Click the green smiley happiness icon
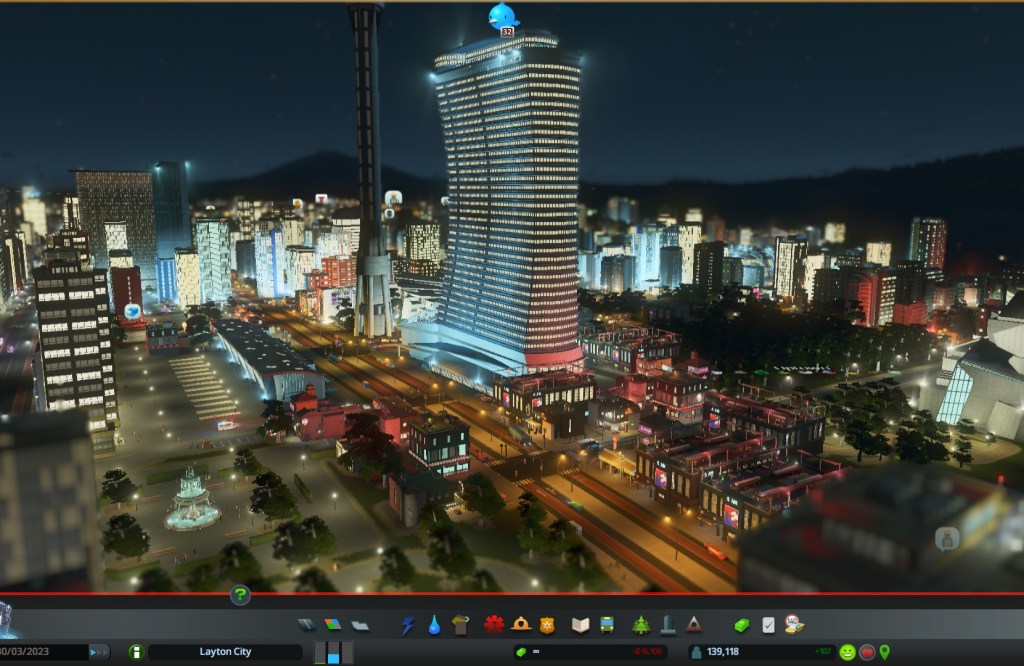 848,652
